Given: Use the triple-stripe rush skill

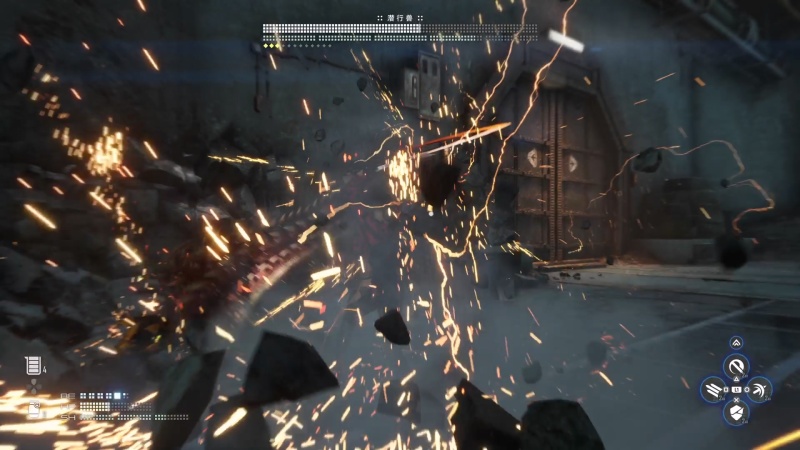Looking at the screenshot, I should (x=713, y=390).
